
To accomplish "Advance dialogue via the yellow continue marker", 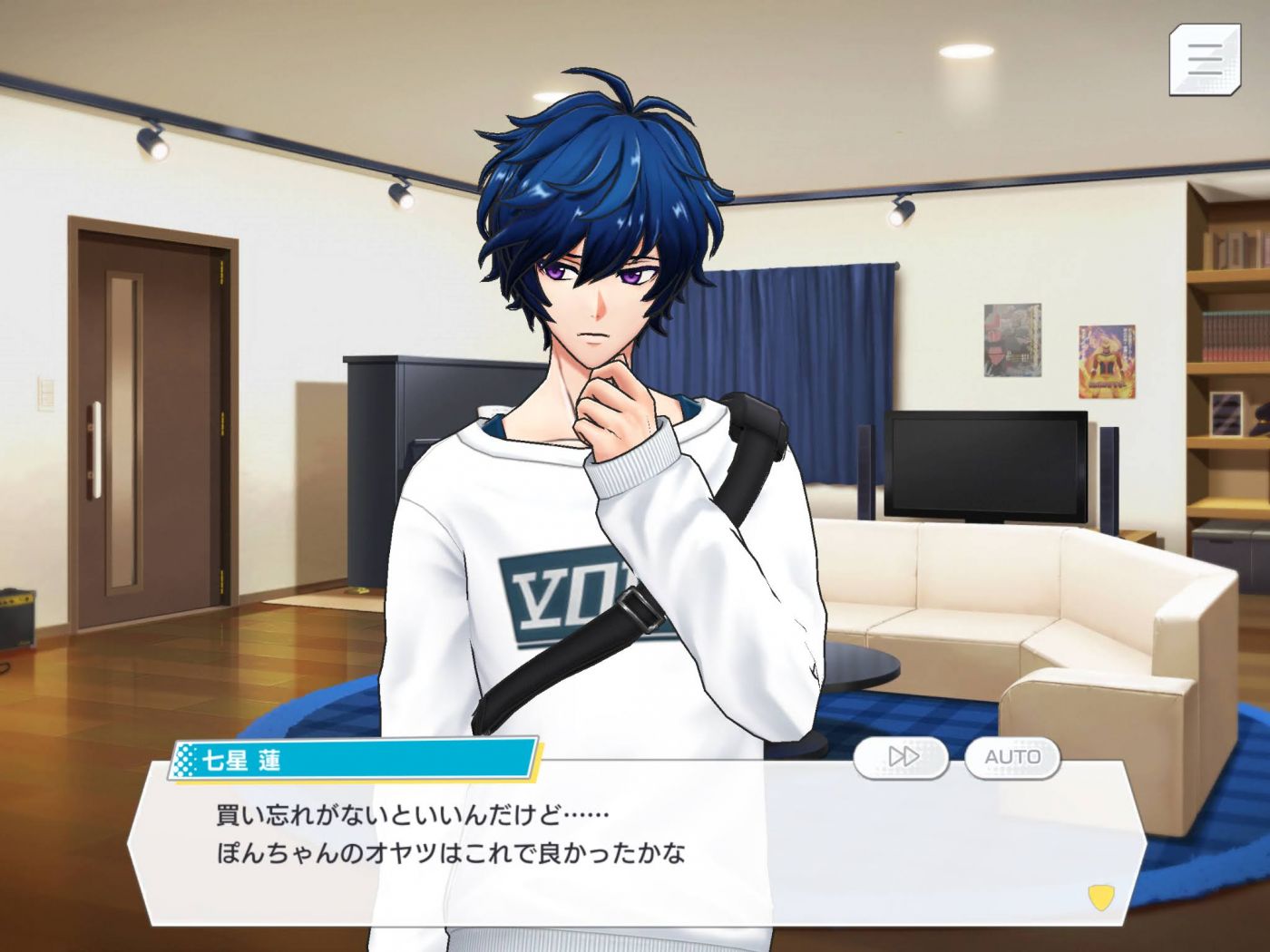I will pos(1099,898).
